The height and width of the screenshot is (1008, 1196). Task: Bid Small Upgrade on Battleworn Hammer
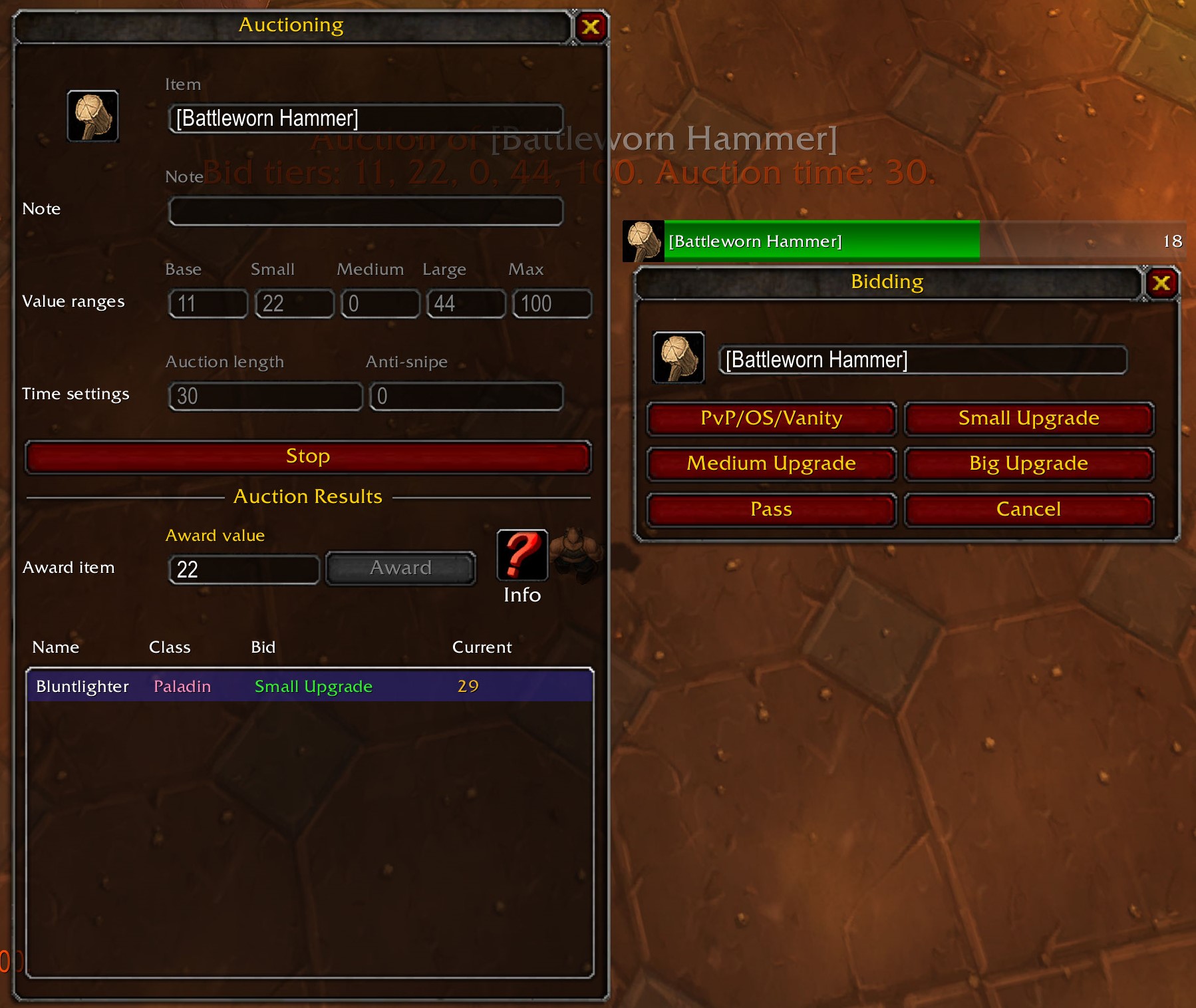tap(1028, 419)
